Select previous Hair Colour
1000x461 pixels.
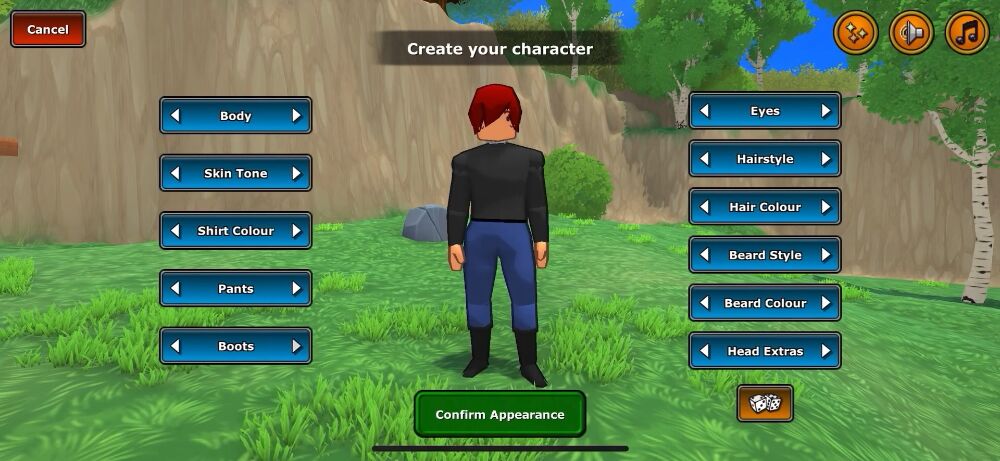705,207
